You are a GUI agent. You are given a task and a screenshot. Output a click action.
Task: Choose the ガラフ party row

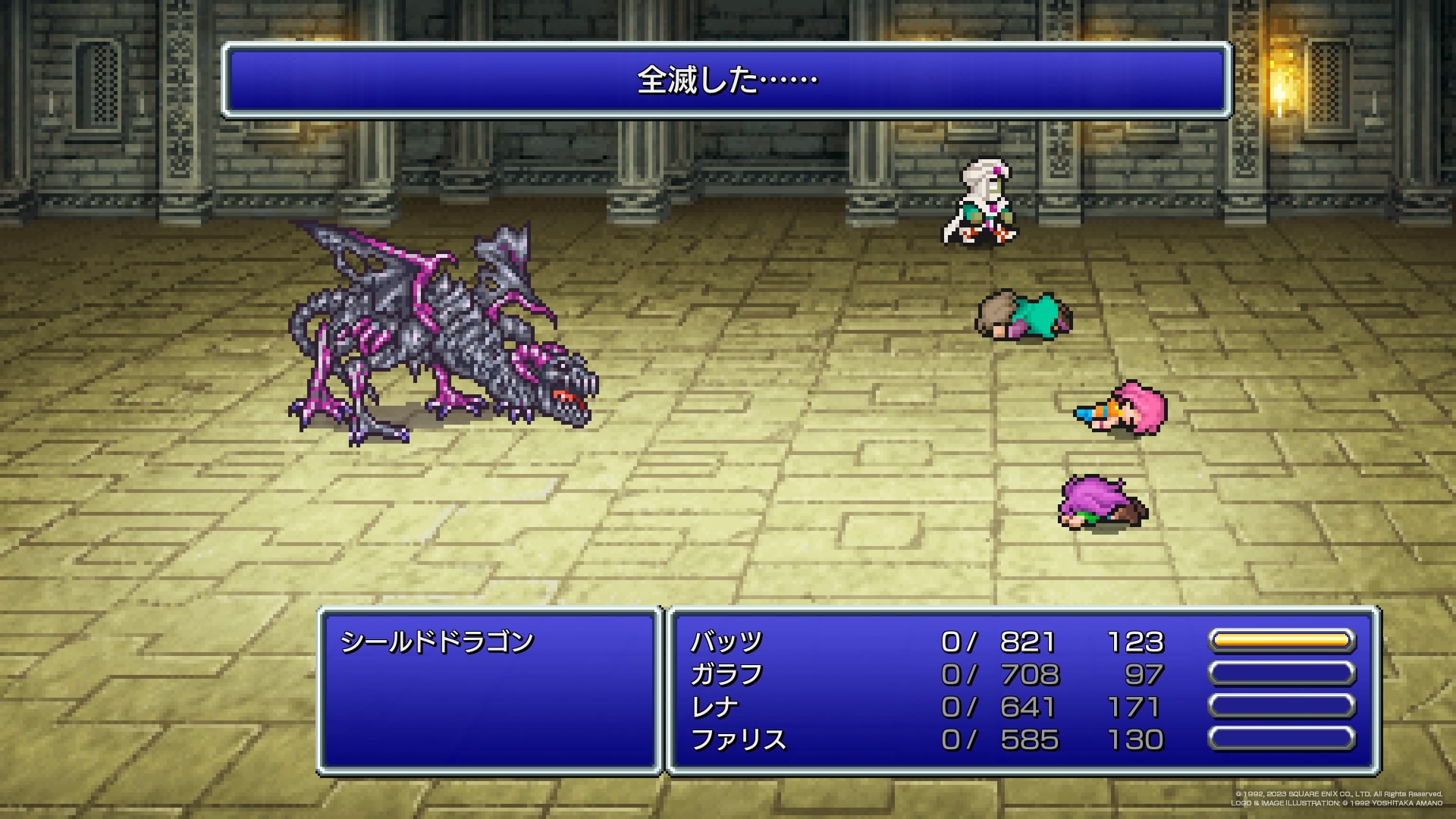click(x=726, y=675)
